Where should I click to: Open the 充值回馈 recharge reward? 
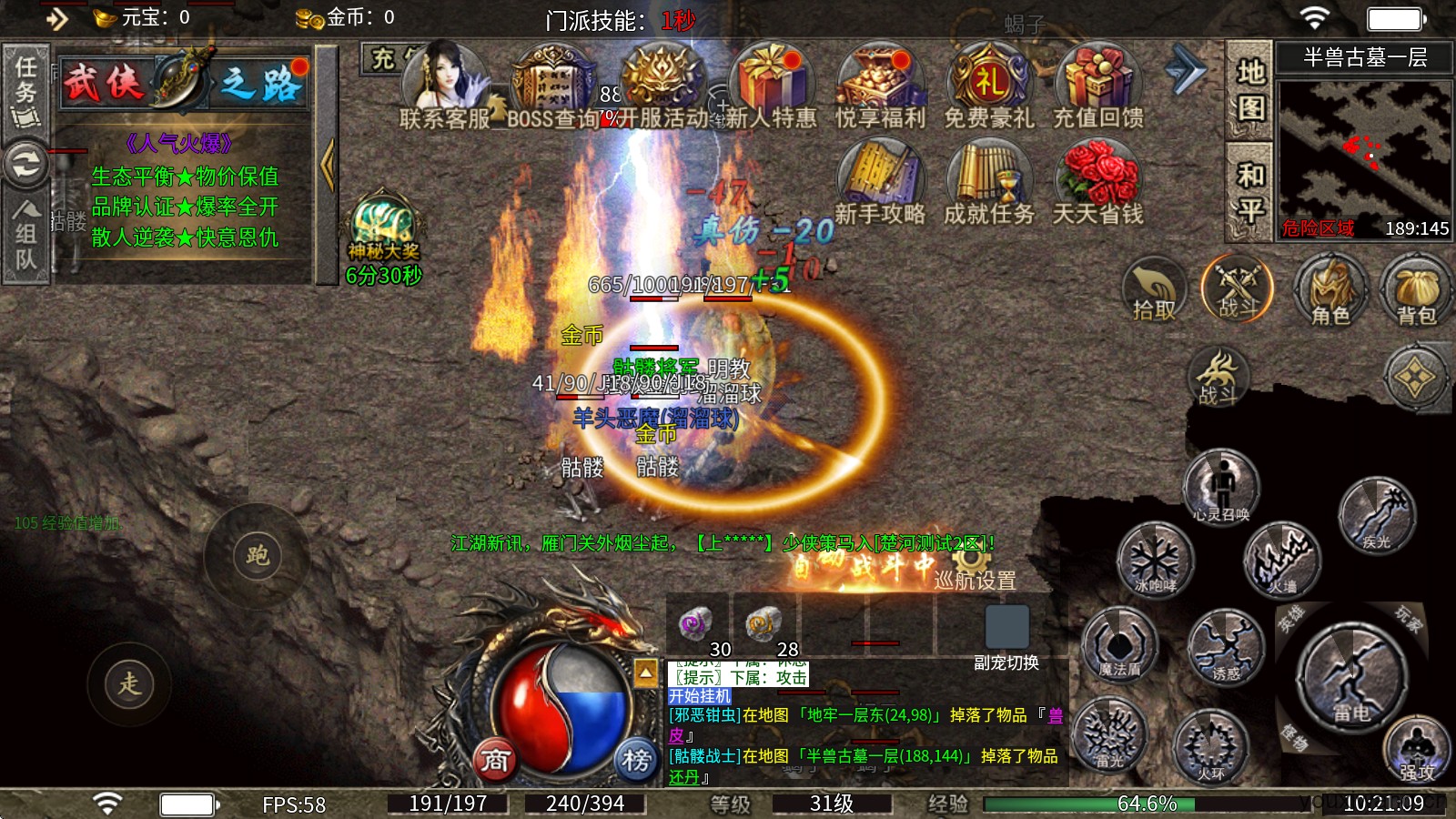coord(1097,85)
